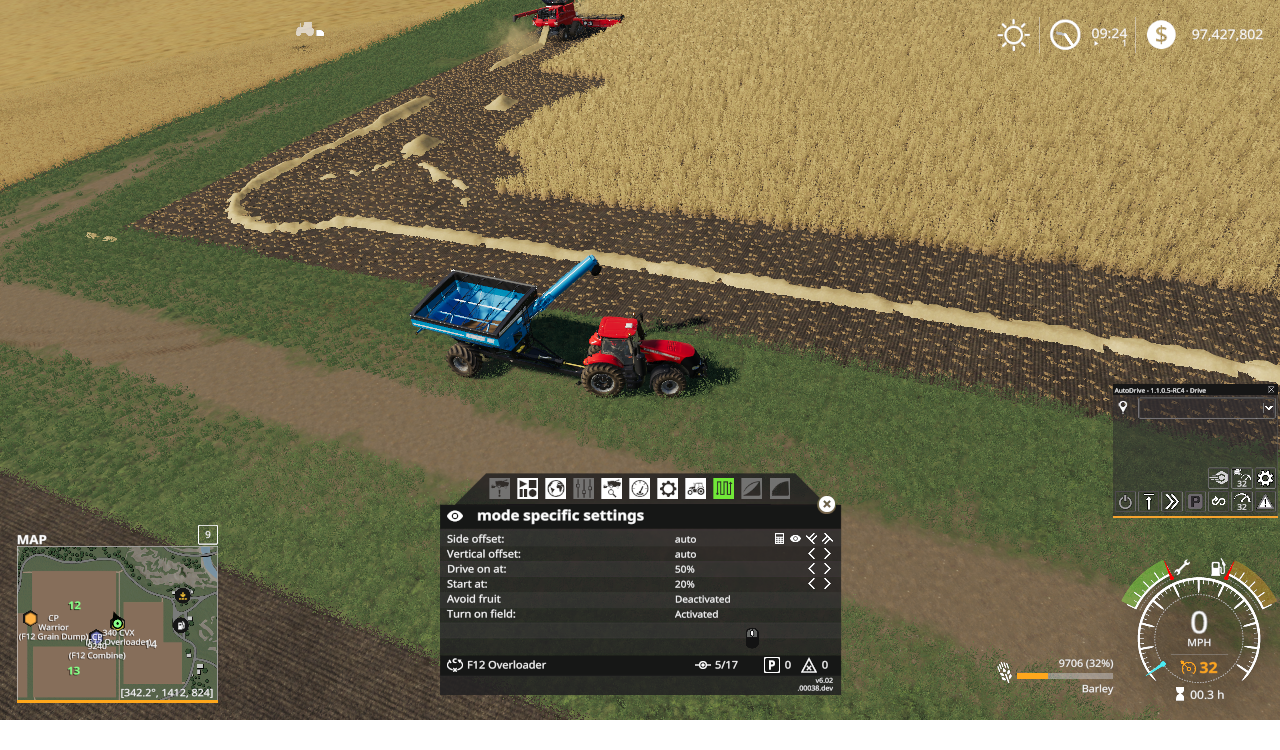Click the minimap in the bottom left corner

pos(115,625)
